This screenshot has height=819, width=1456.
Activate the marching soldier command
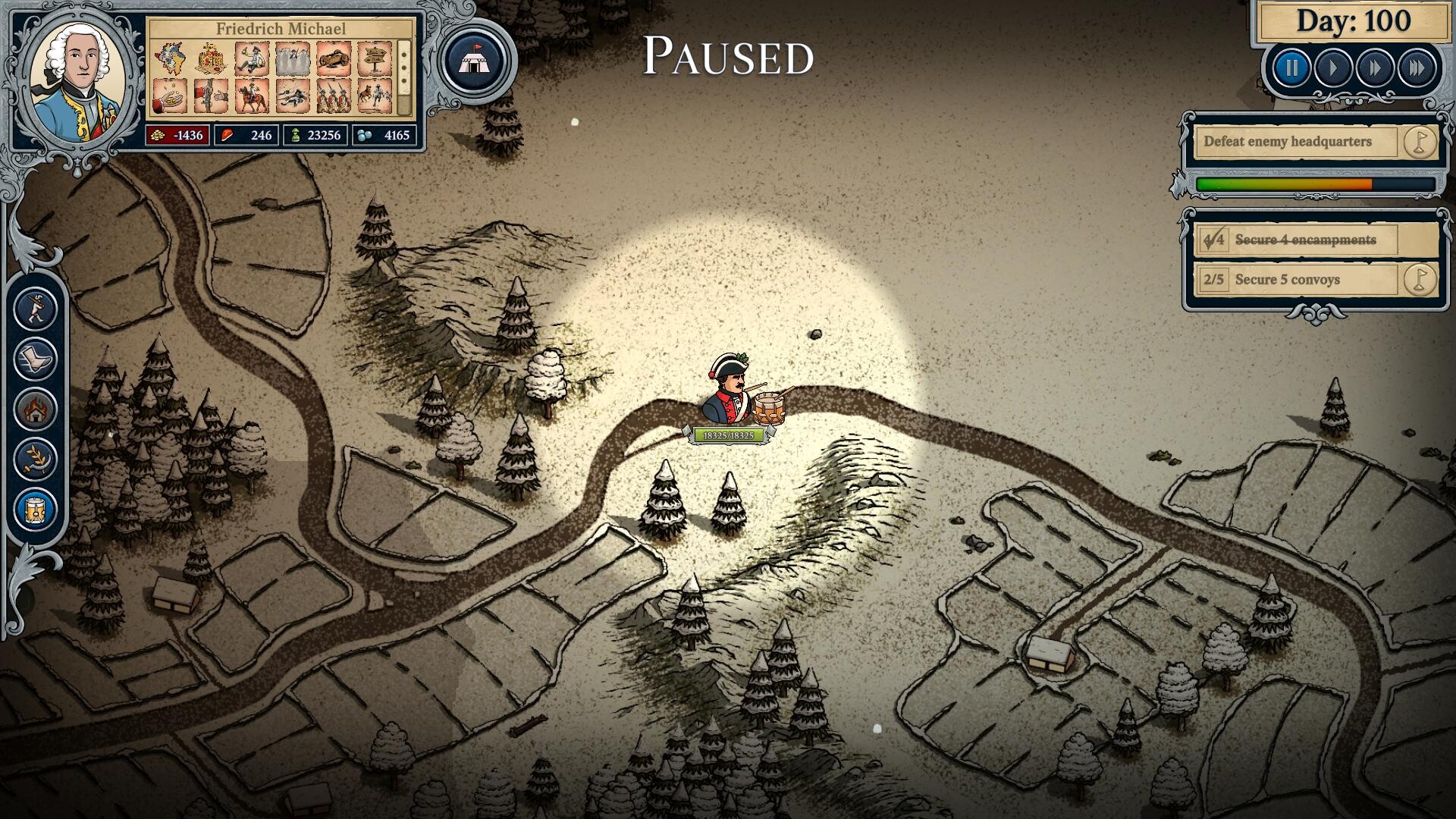36,309
